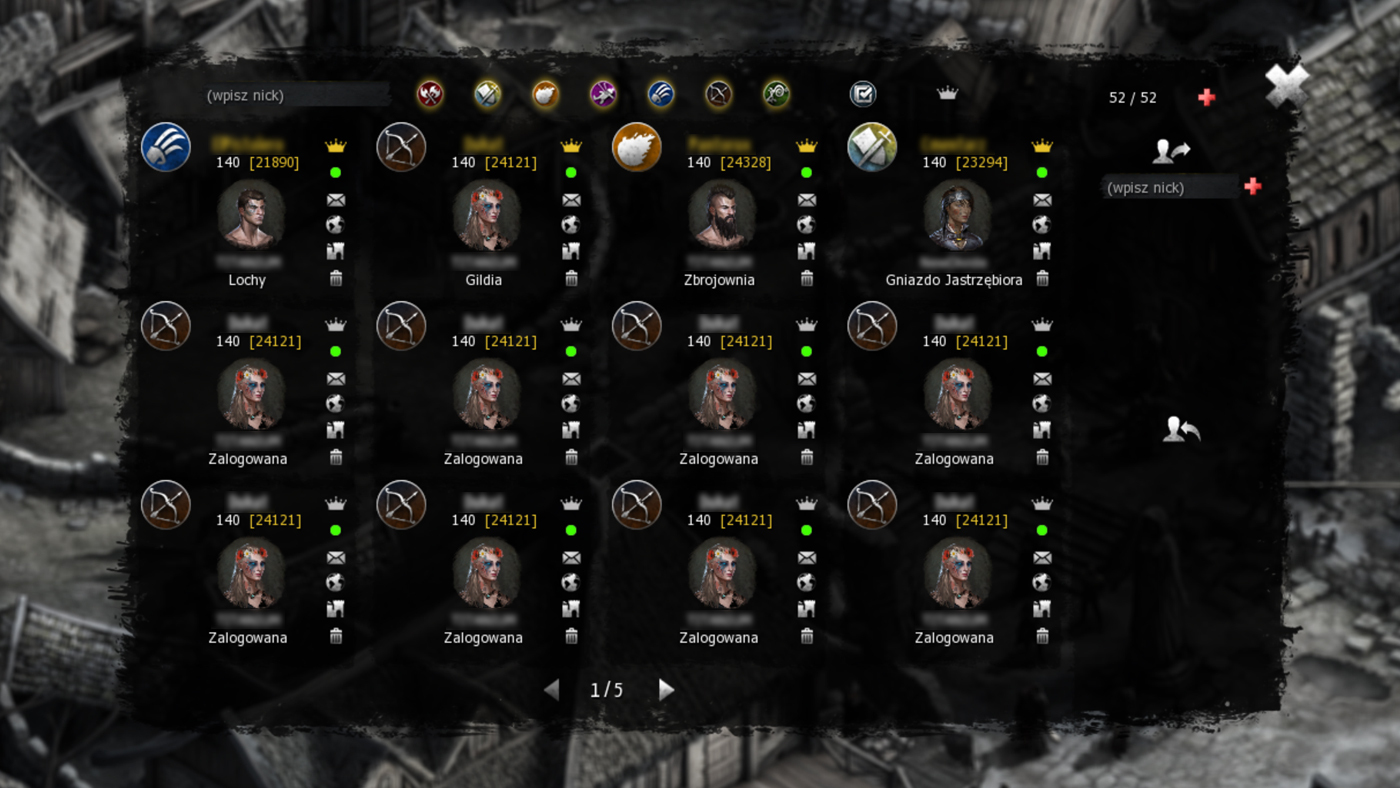Filter by the orange flame class icon

[545, 94]
